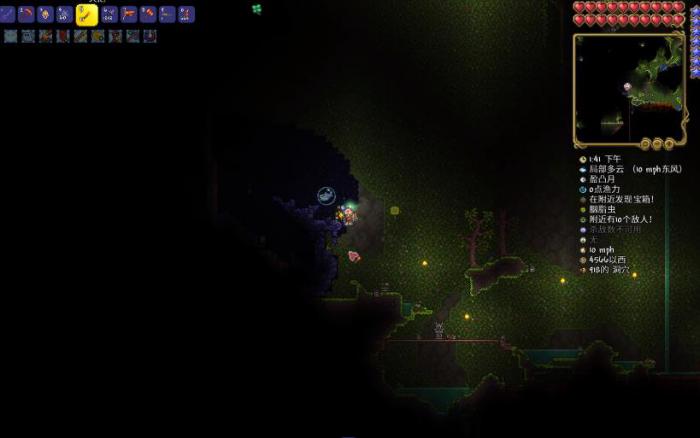The image size is (700, 438).
Task: Equip the red weapon in hotbar slot 7
Action: tap(129, 14)
